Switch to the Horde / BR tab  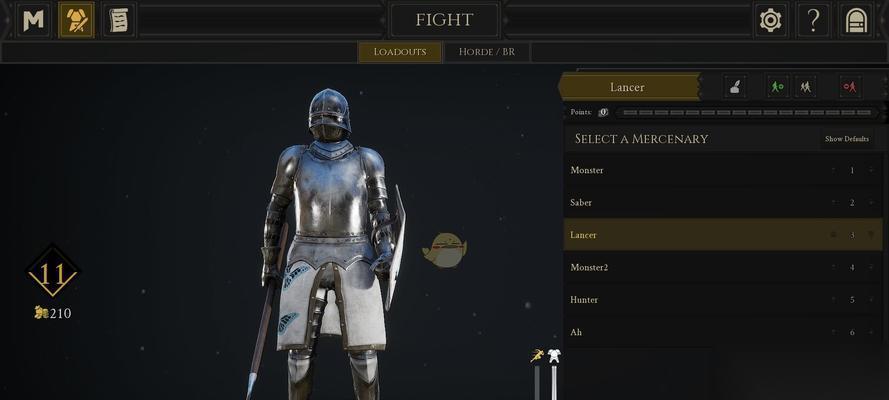click(x=487, y=52)
